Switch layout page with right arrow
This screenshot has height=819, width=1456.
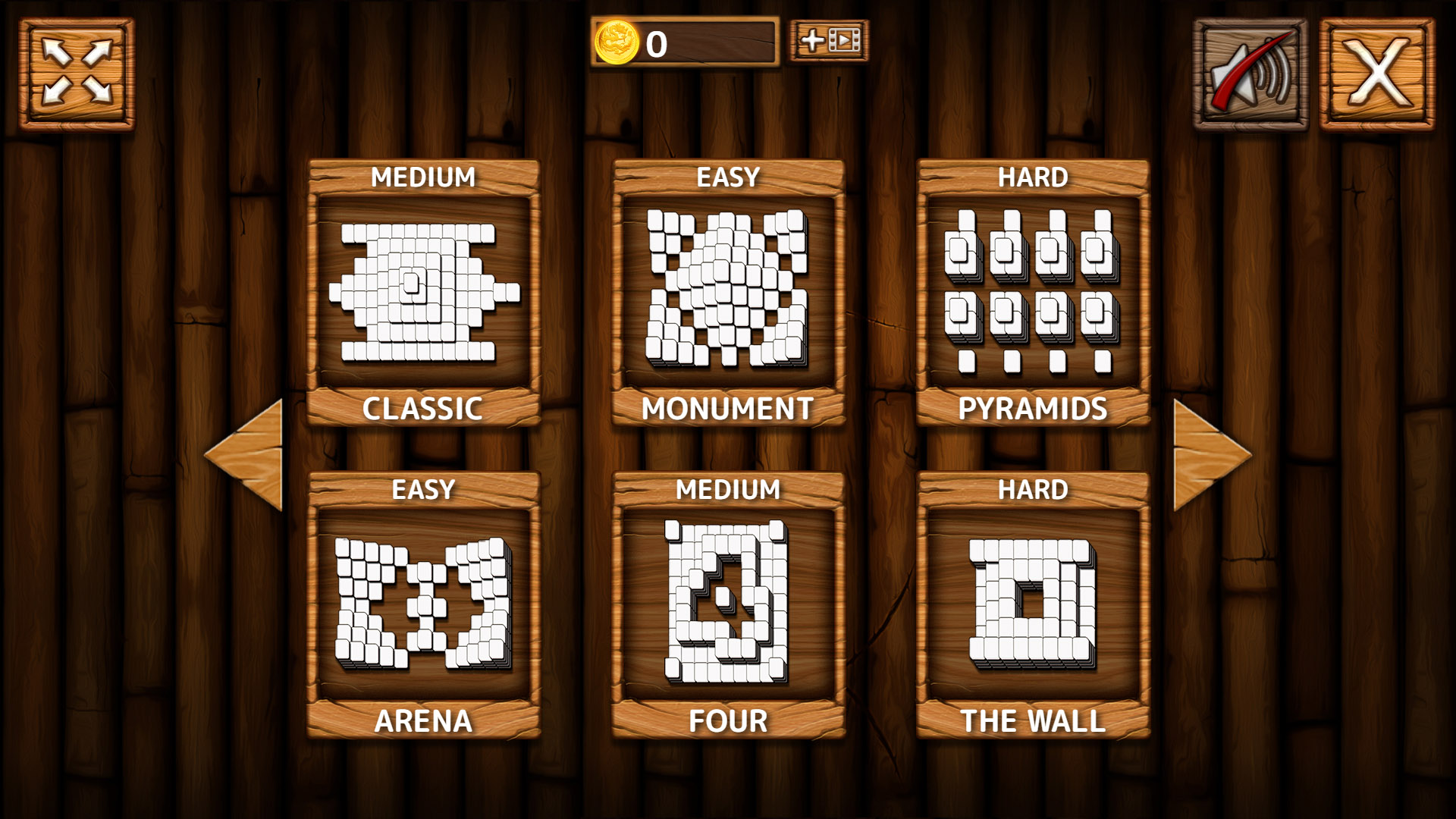point(1206,455)
